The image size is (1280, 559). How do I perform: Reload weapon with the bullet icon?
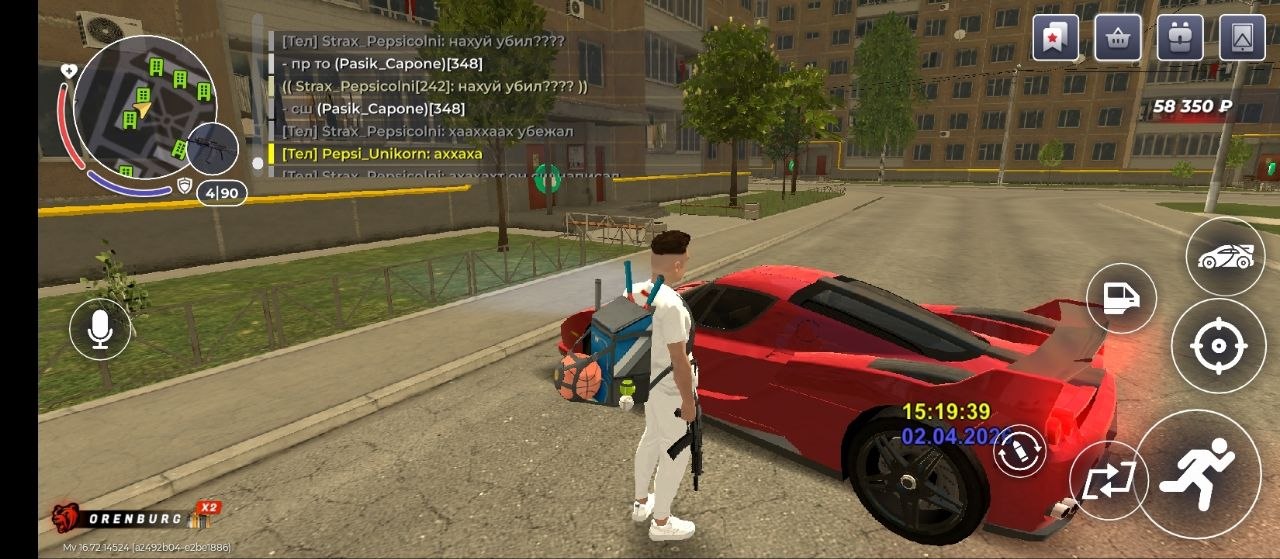1019,451
